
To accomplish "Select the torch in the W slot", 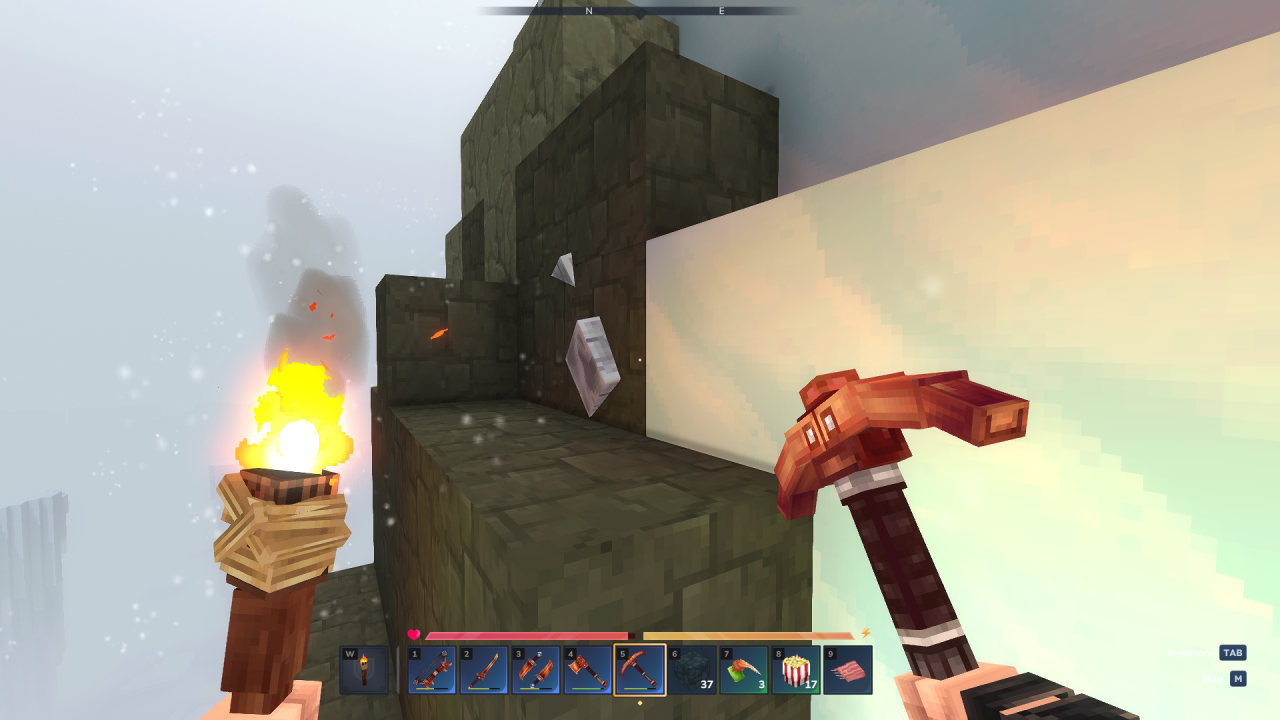I will (364, 668).
